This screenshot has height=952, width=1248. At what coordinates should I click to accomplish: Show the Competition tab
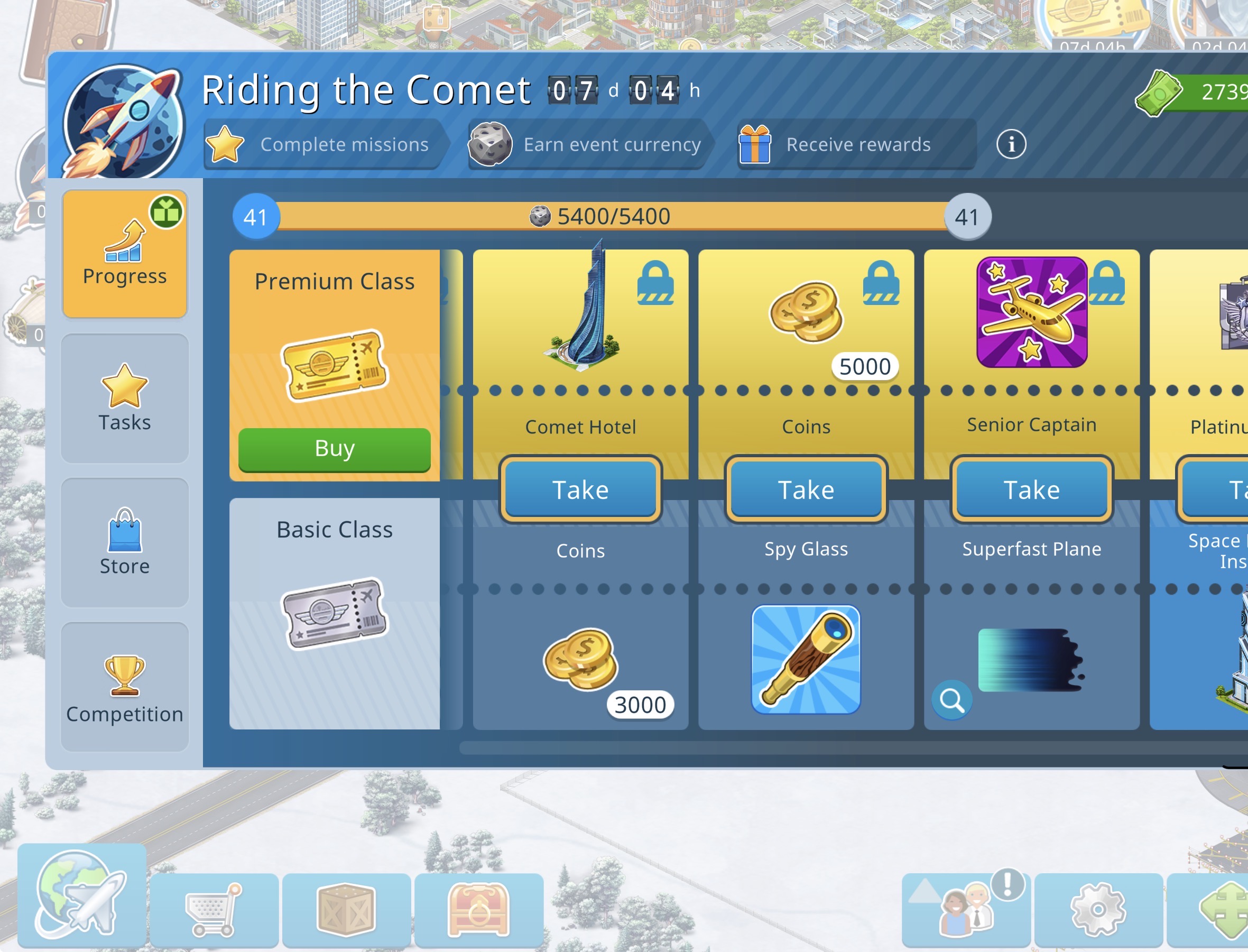point(125,687)
